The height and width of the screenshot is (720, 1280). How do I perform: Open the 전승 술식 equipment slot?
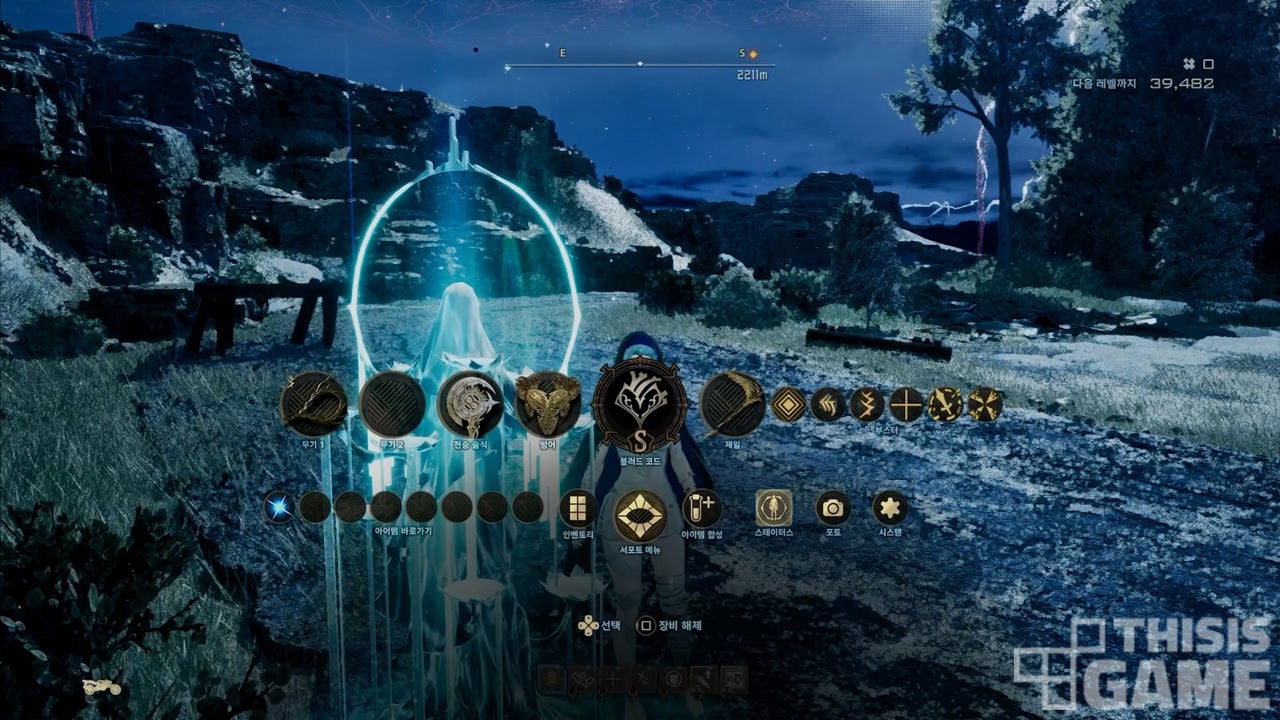(470, 404)
